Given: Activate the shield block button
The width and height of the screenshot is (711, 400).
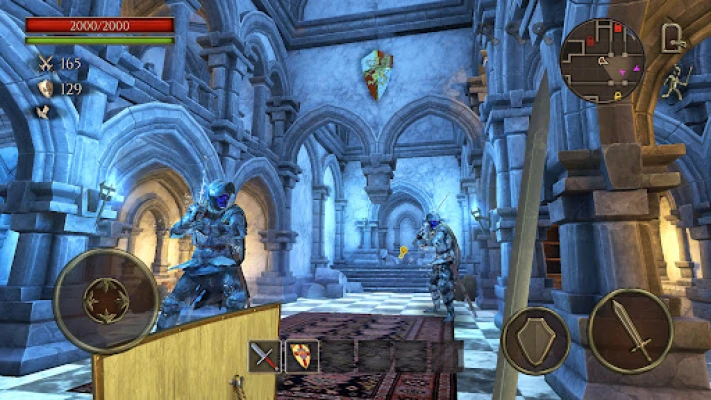Looking at the screenshot, I should point(536,340).
